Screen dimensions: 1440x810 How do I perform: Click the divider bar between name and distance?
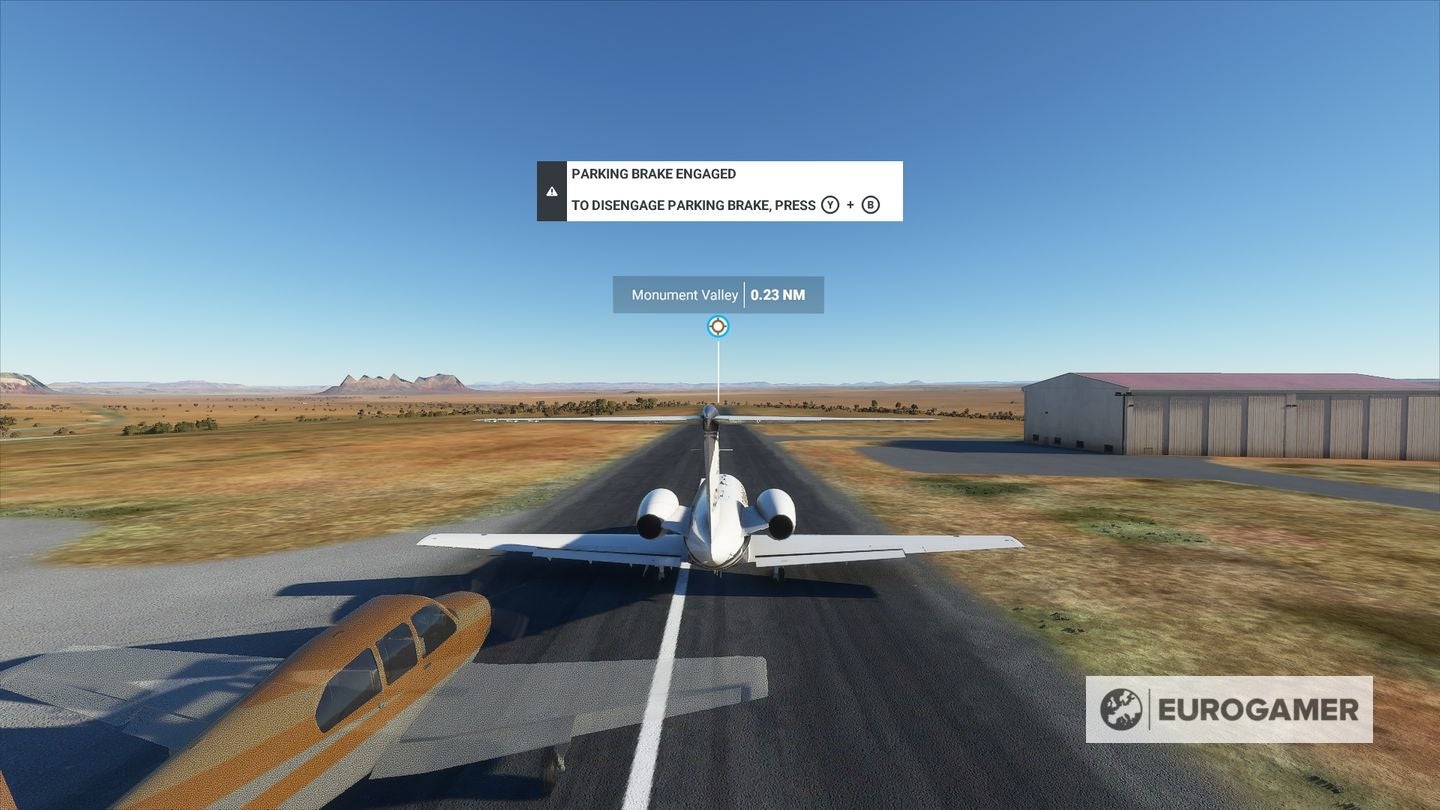coord(745,294)
